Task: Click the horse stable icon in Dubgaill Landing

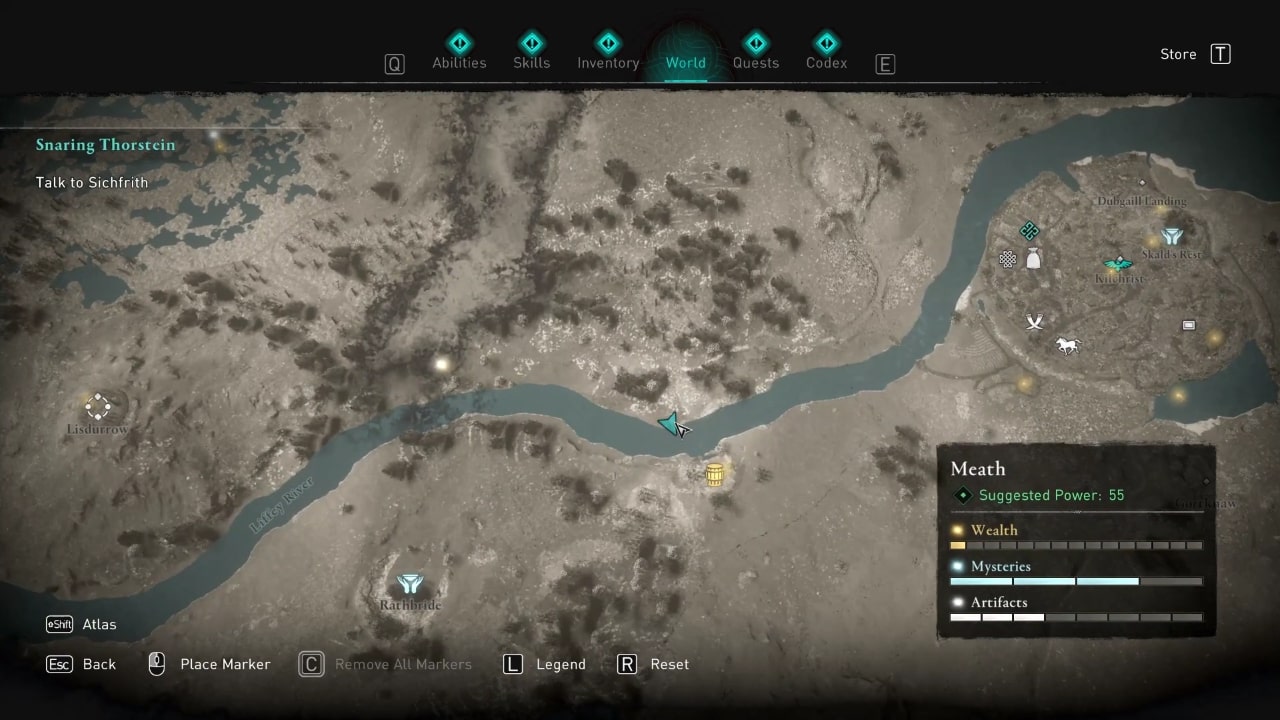Action: coord(1068,345)
